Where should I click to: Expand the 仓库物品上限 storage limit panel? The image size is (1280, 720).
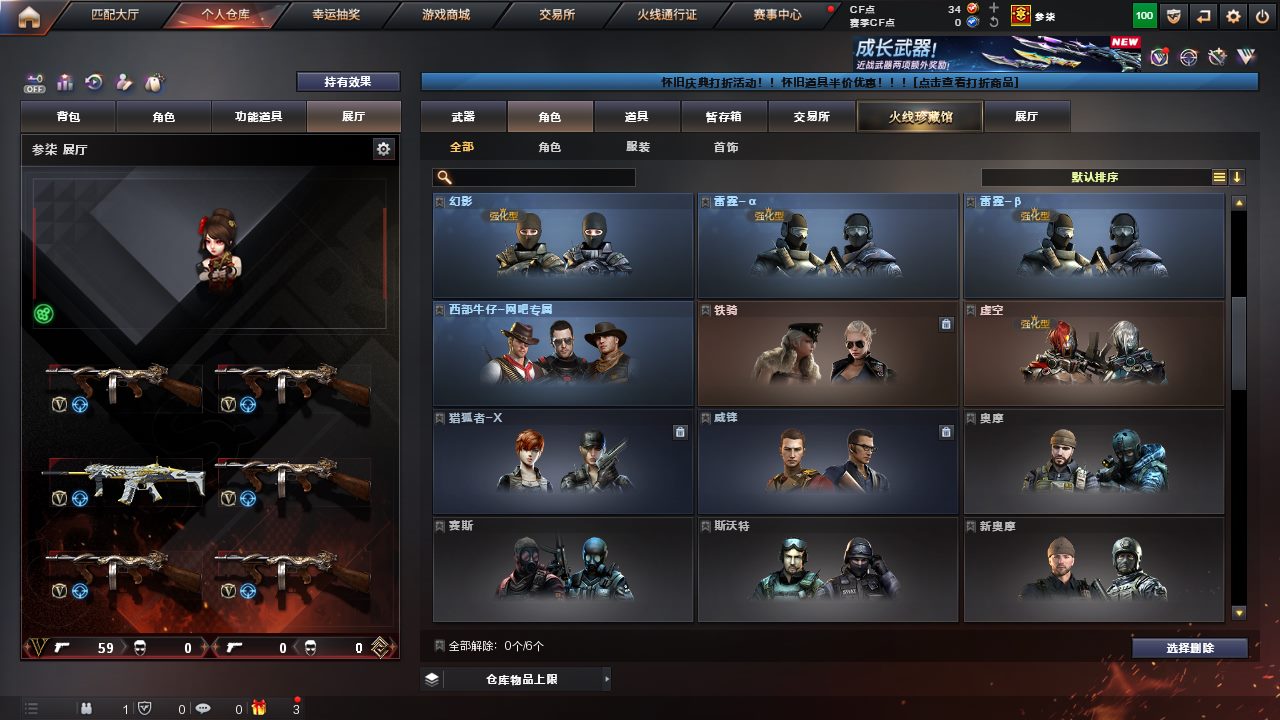tap(514, 680)
